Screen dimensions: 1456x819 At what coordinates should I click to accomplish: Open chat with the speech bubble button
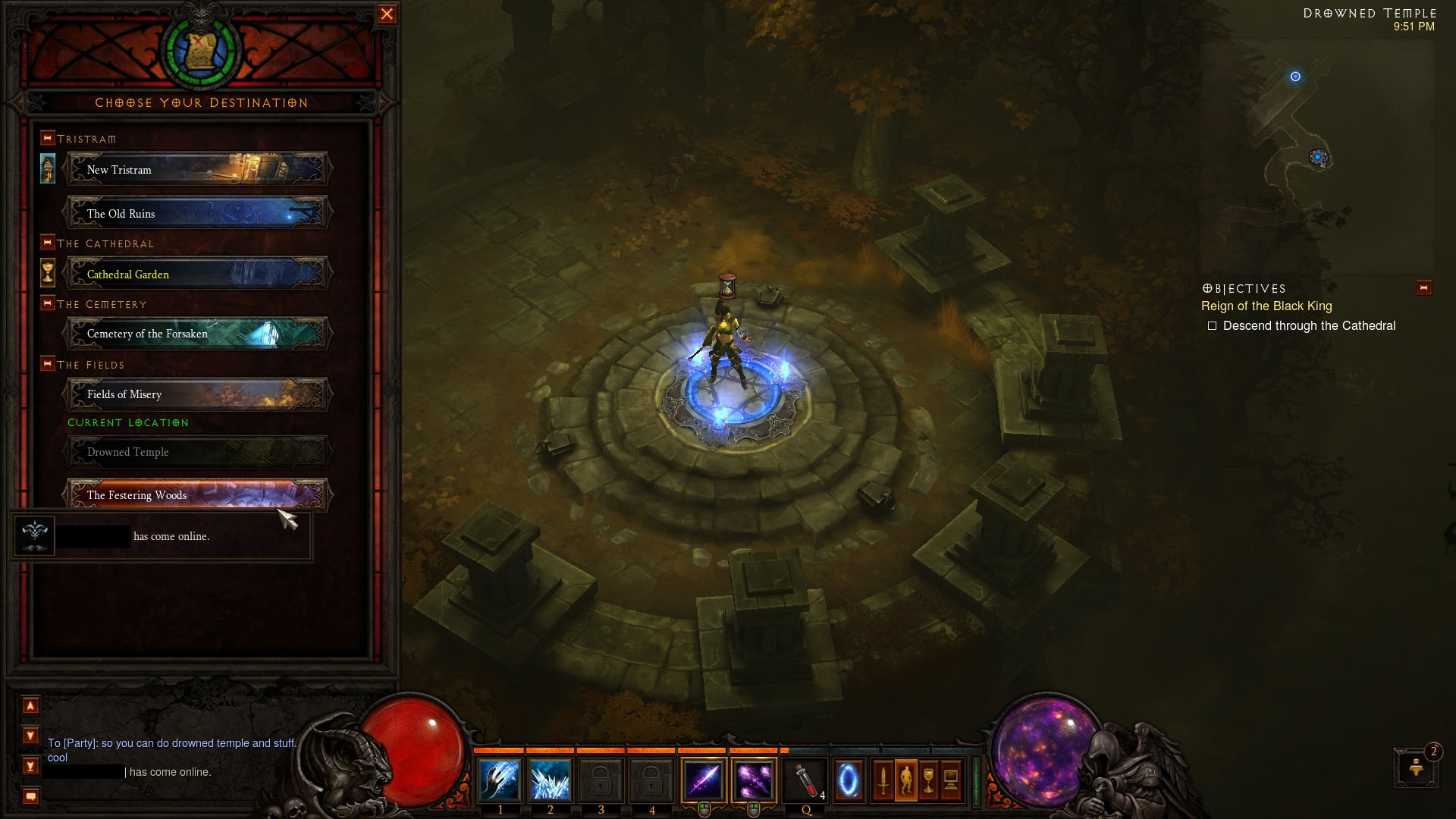coord(30,796)
